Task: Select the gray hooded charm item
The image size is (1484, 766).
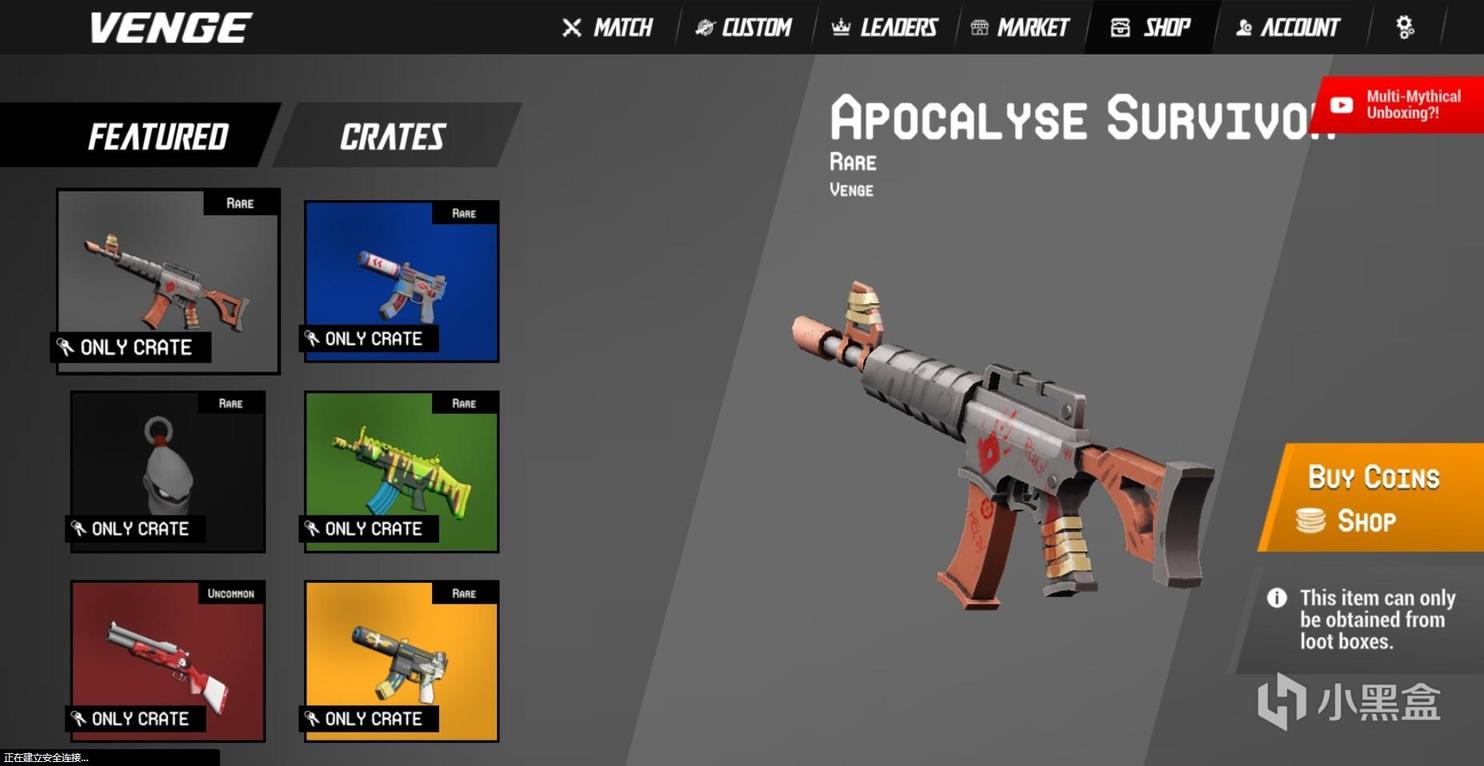Action: 167,471
